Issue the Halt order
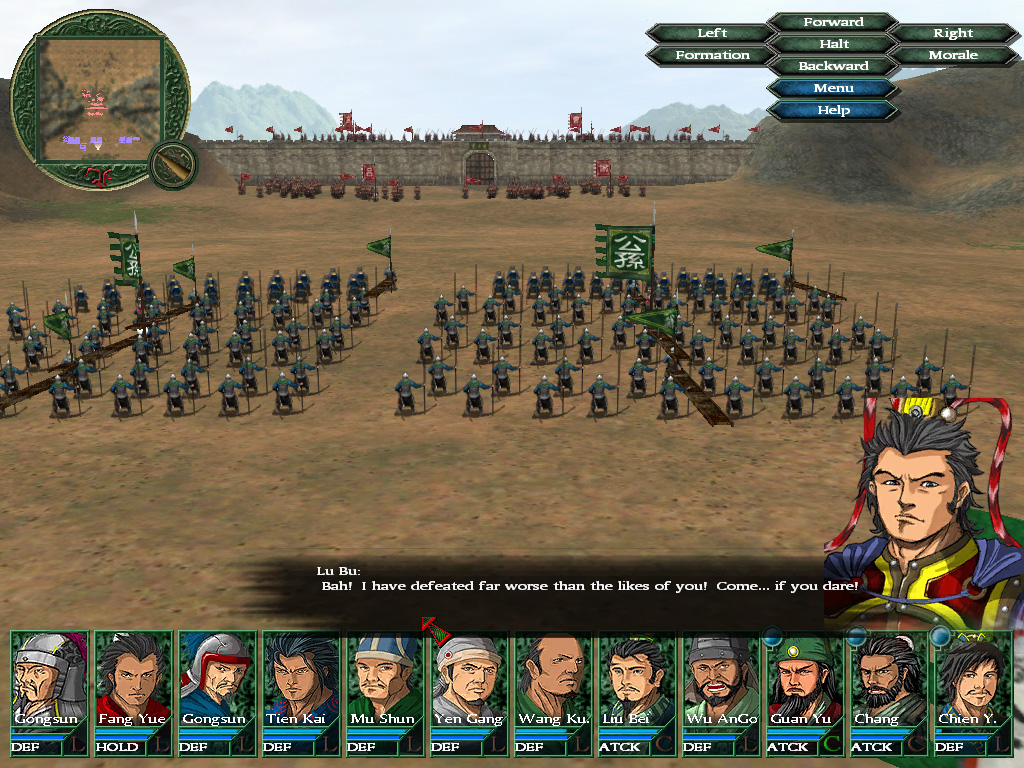Screen dimensions: 1024x768 [x=833, y=44]
